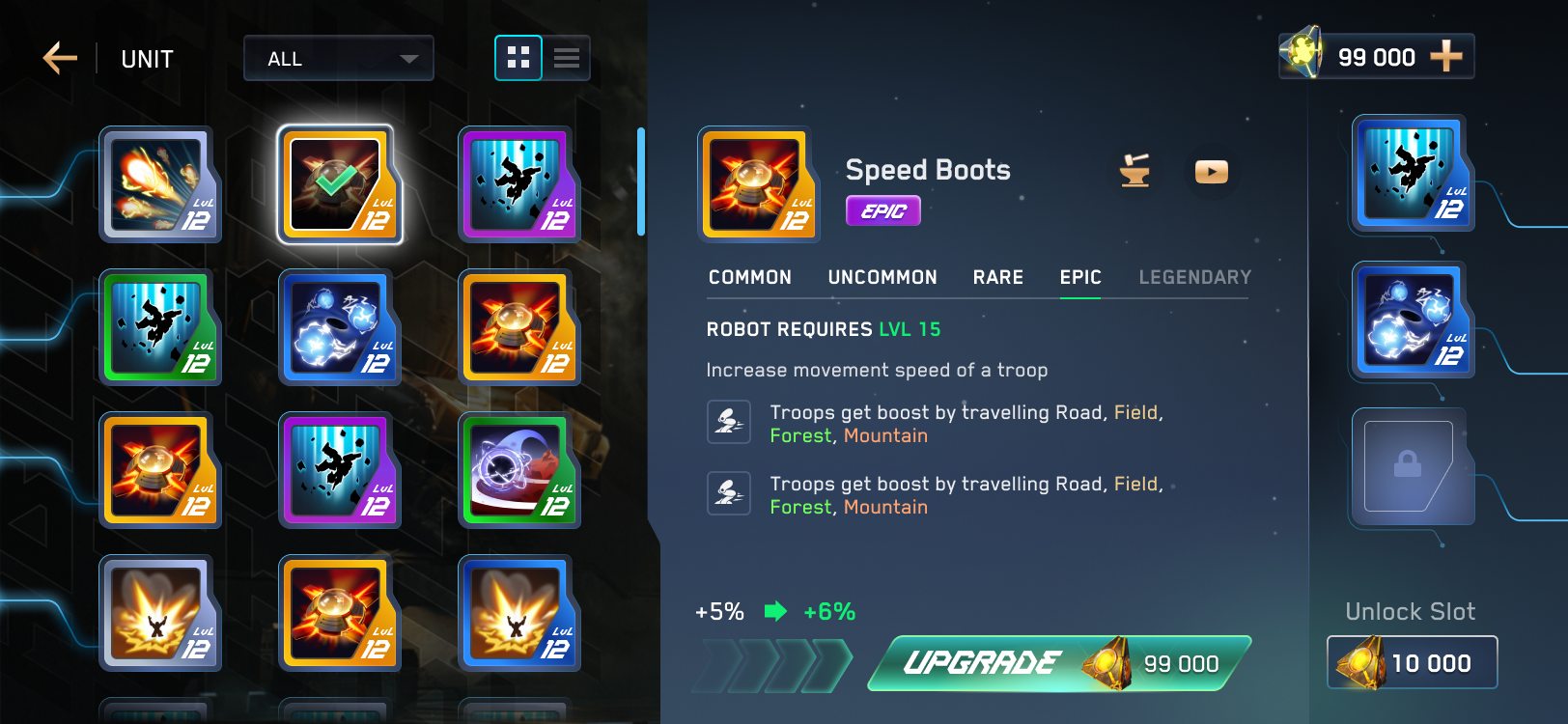Unlock the slot for 10 000

point(1412,662)
